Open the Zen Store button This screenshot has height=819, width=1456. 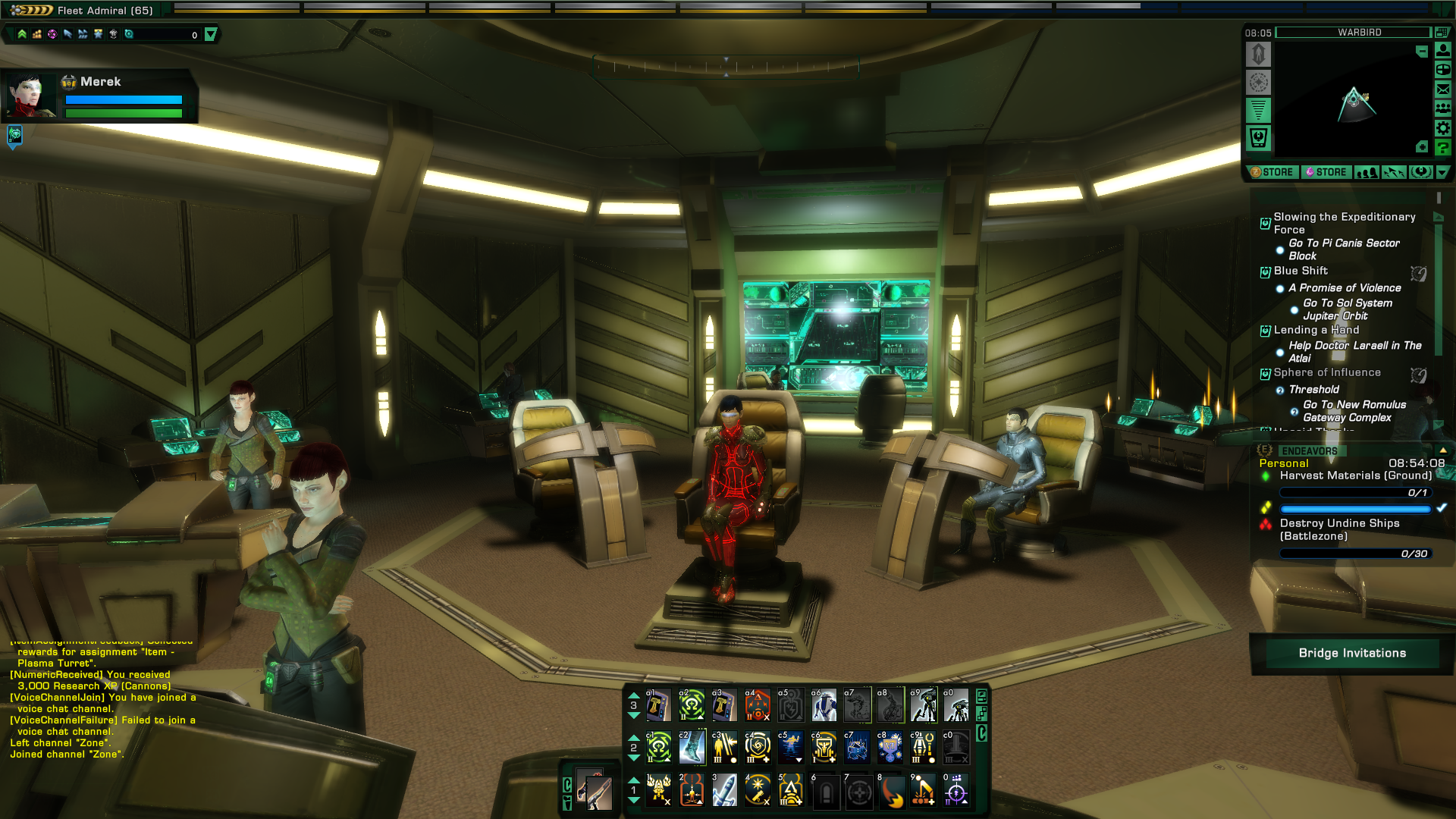[1272, 172]
